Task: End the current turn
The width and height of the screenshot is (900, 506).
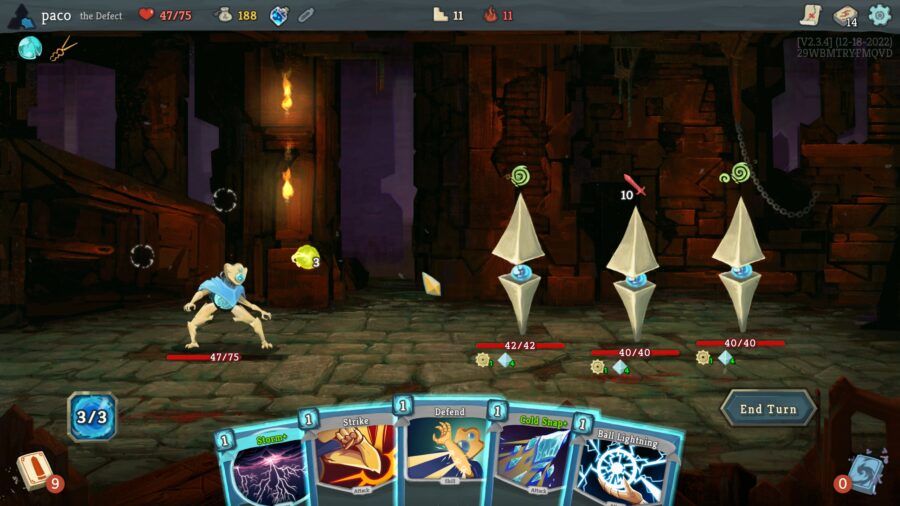Action: coord(768,408)
